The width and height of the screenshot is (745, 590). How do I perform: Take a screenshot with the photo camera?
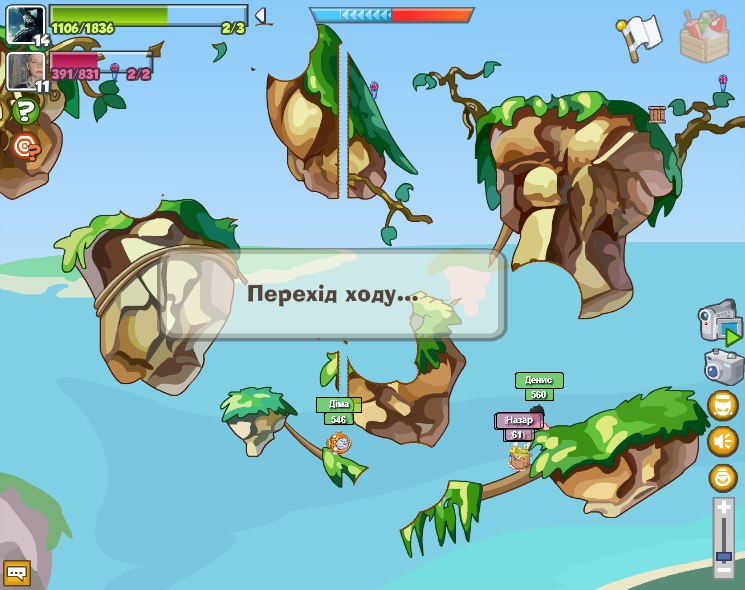pyautogui.click(x=722, y=366)
